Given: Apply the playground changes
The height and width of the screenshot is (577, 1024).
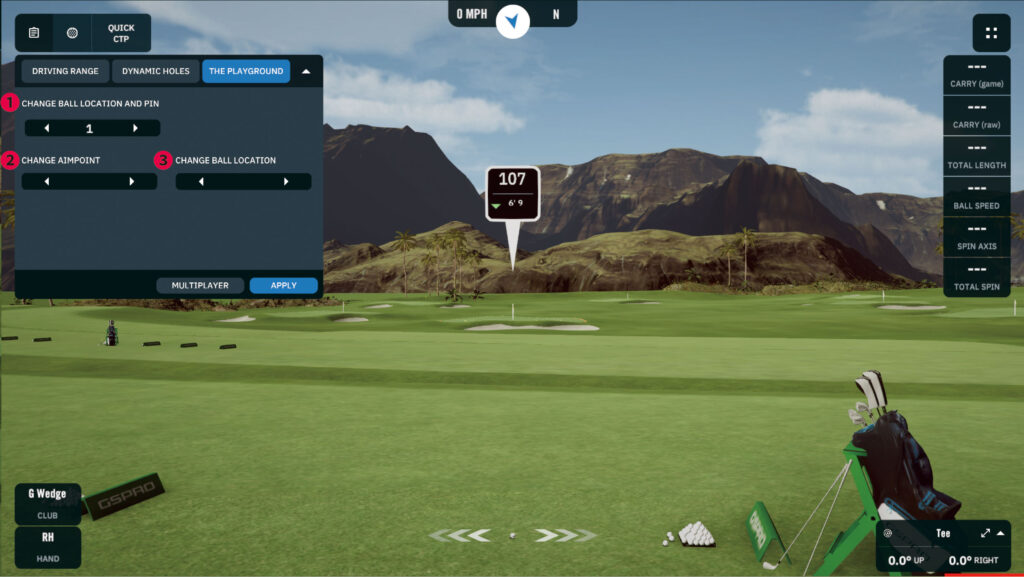Looking at the screenshot, I should click(283, 286).
